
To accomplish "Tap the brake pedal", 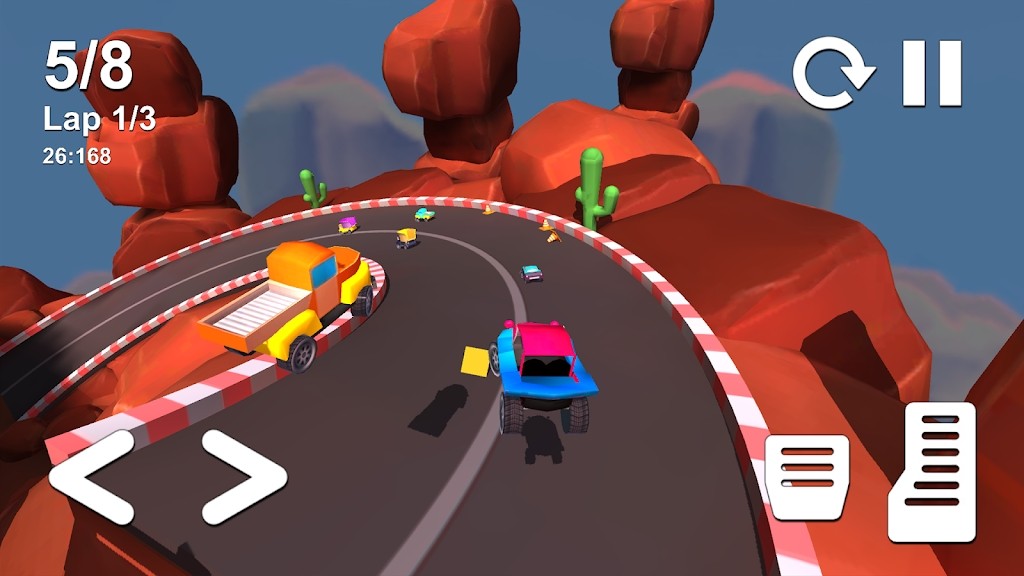I will [x=807, y=475].
